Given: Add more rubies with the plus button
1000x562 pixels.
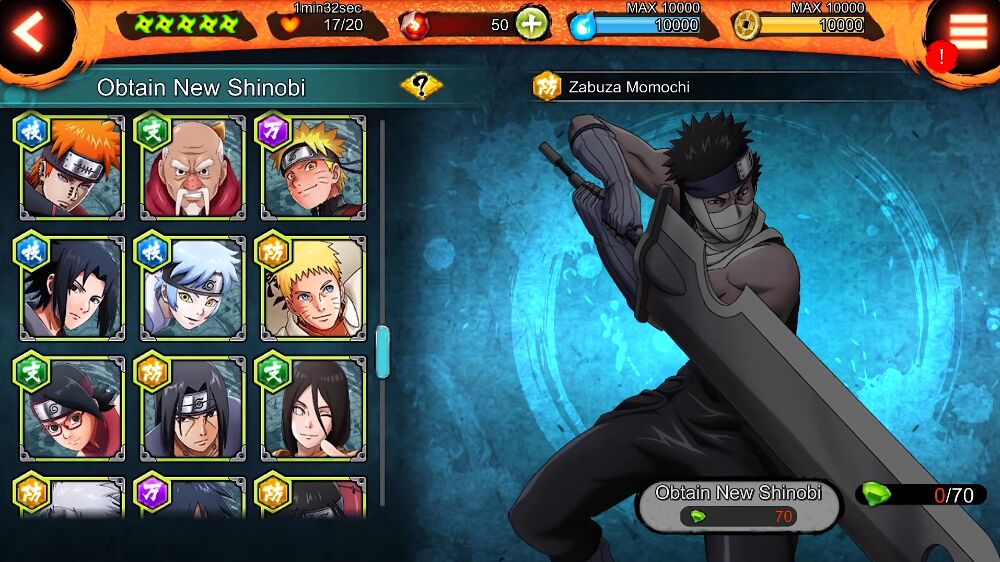Looking at the screenshot, I should pos(533,24).
